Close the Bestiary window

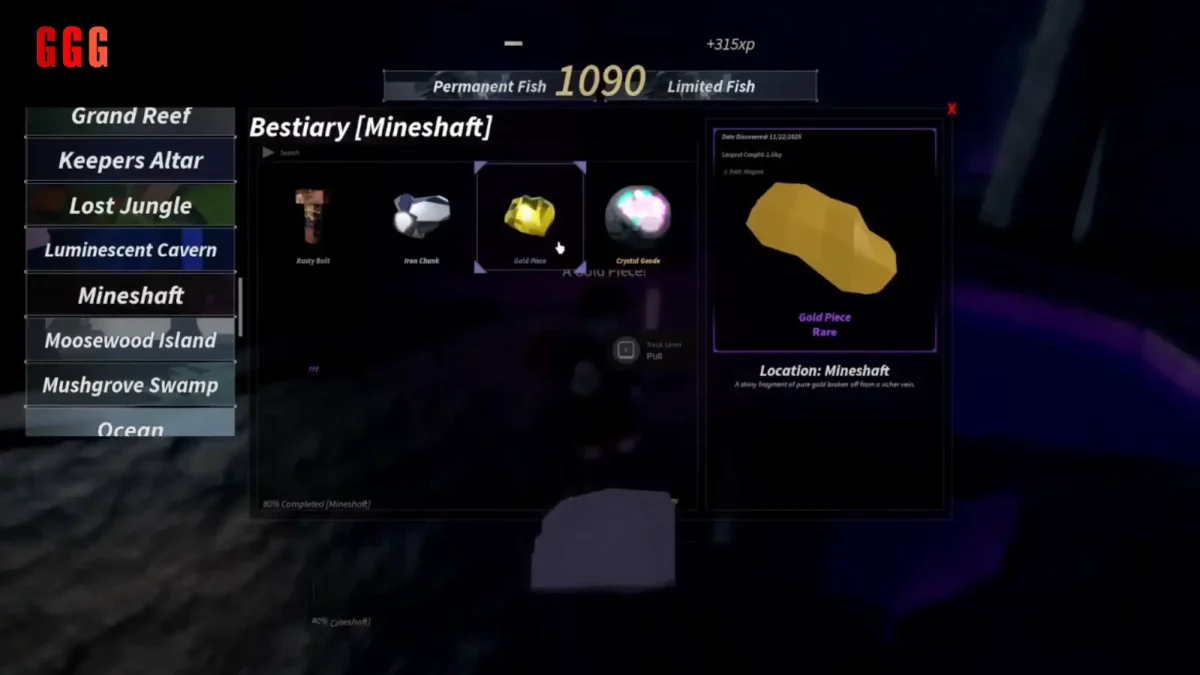coord(951,109)
